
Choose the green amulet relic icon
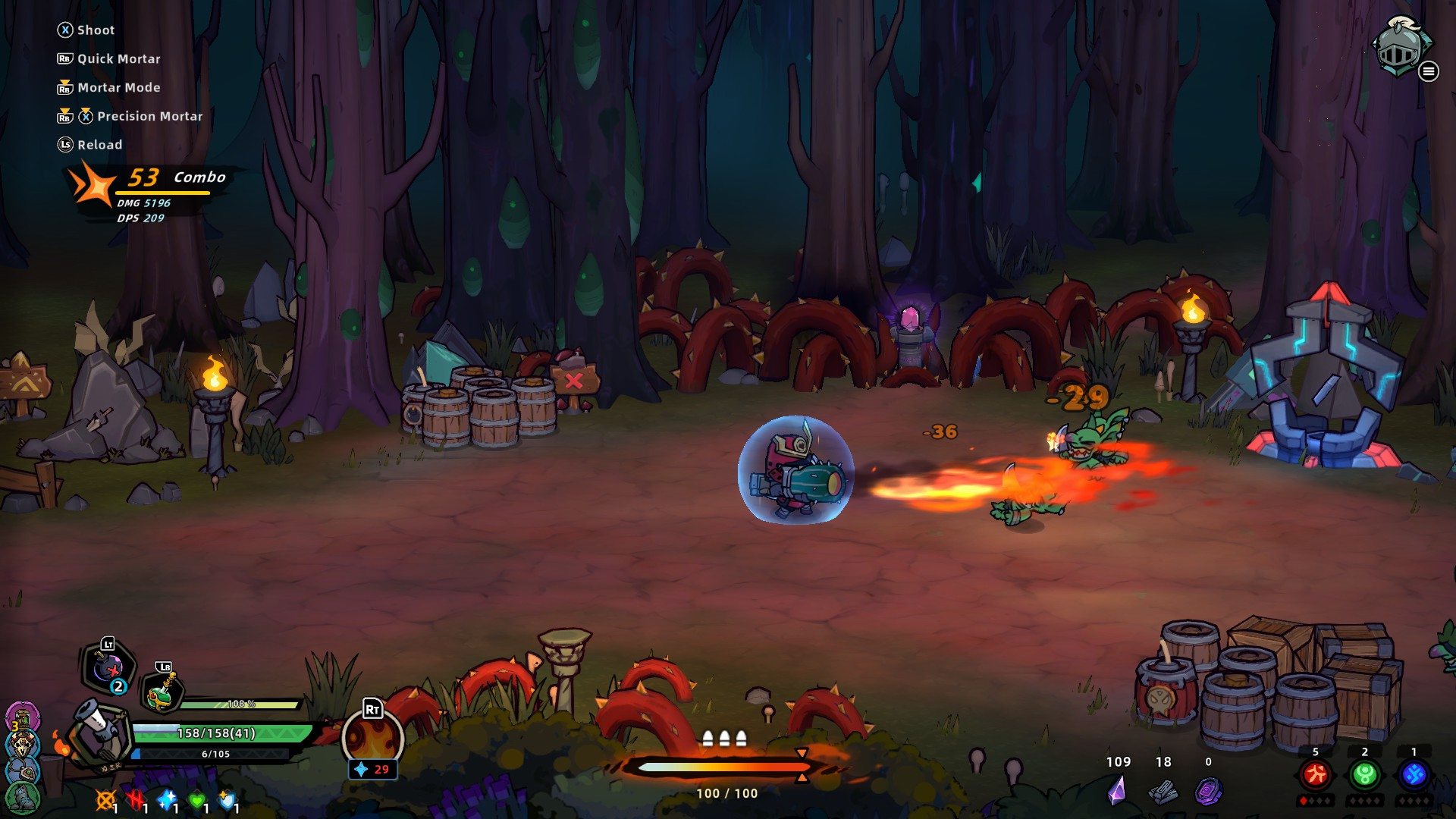23,772
